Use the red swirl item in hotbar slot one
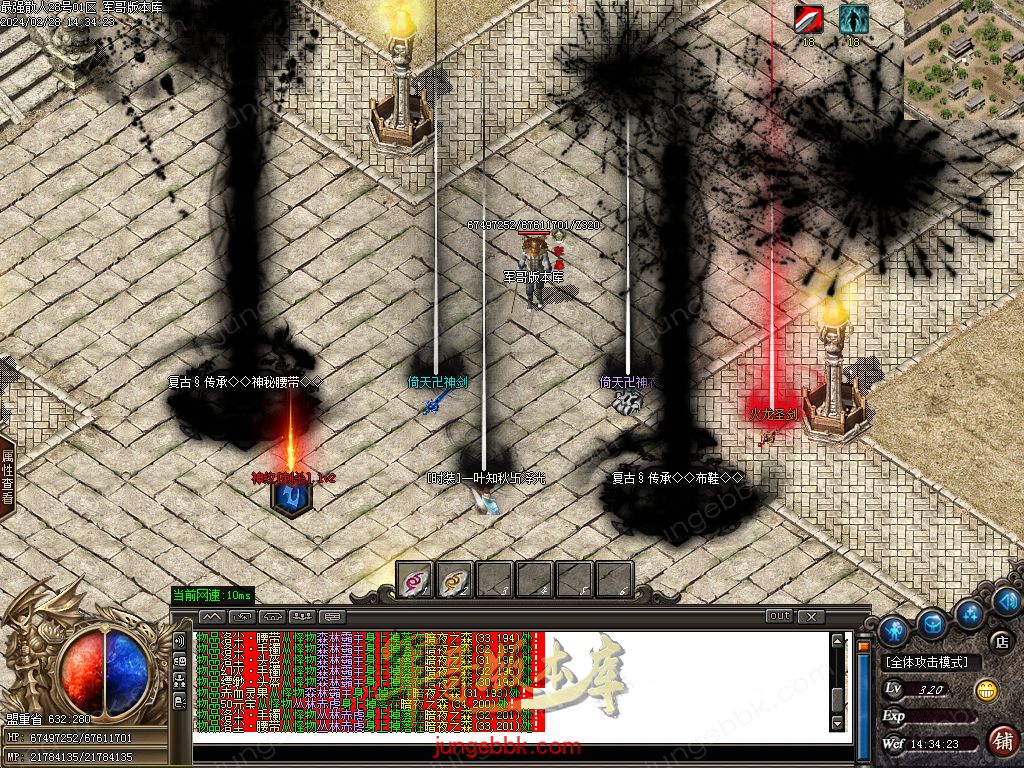This screenshot has width=1024, height=768. tap(416, 580)
